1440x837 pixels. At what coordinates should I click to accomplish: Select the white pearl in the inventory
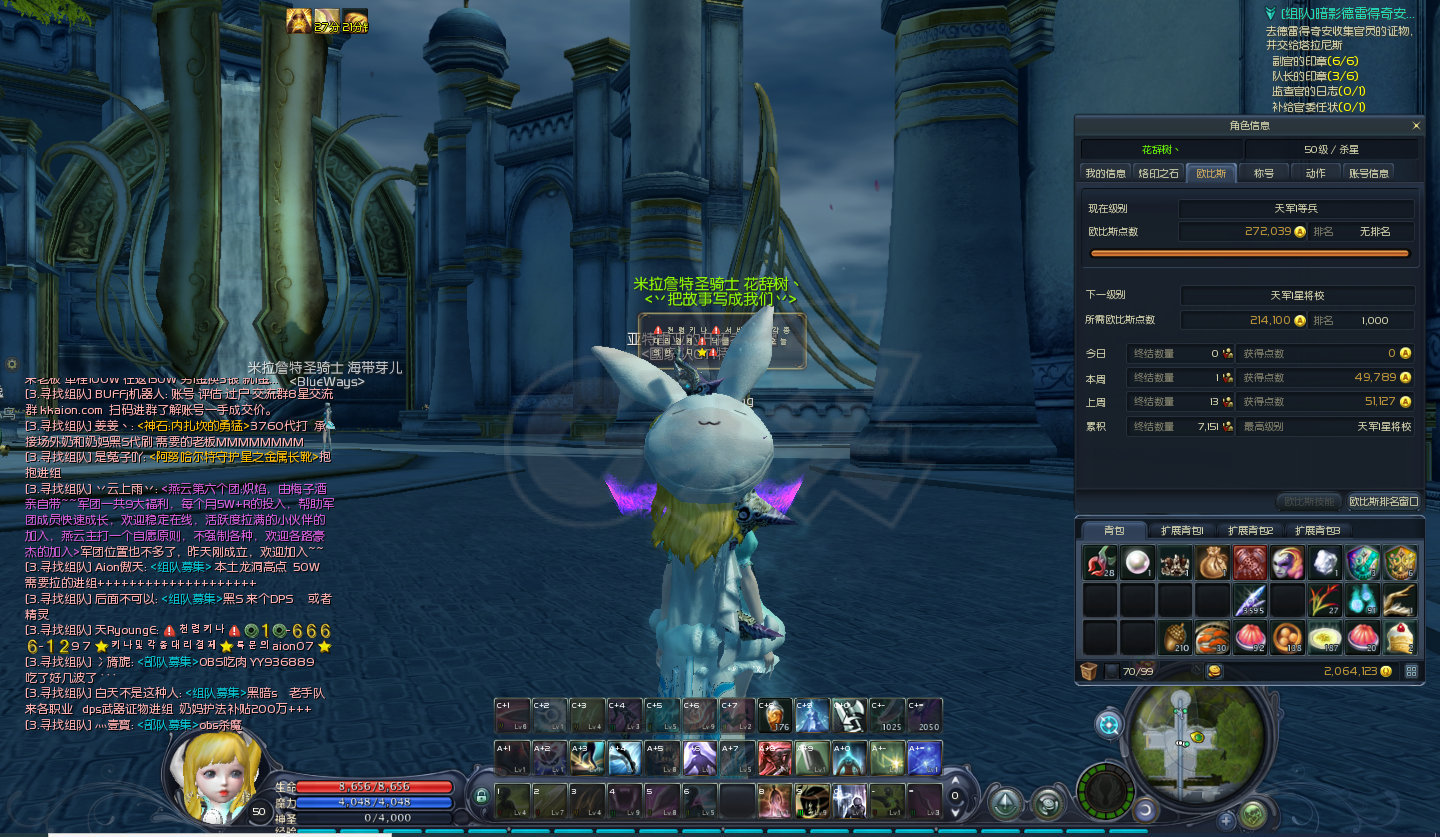coord(1137,563)
